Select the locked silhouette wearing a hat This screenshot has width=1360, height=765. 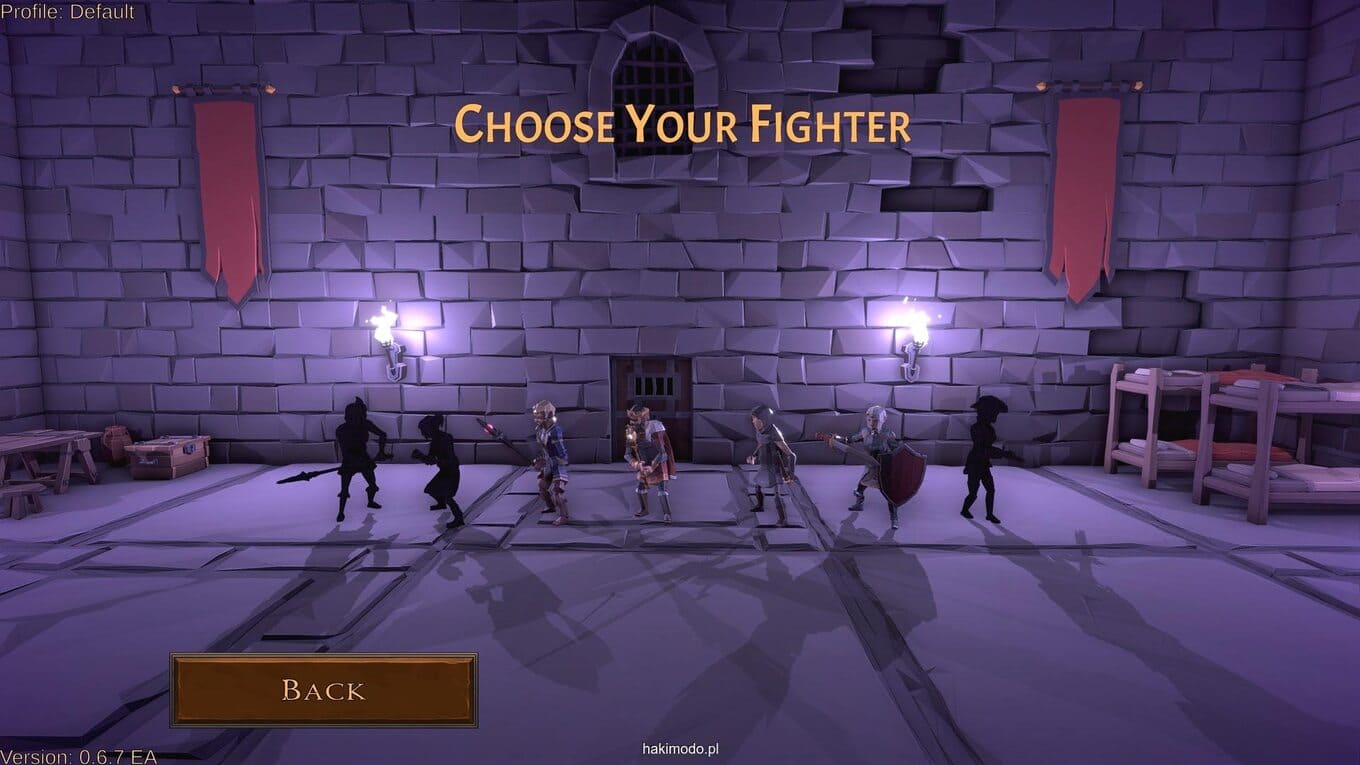pyautogui.click(x=982, y=458)
